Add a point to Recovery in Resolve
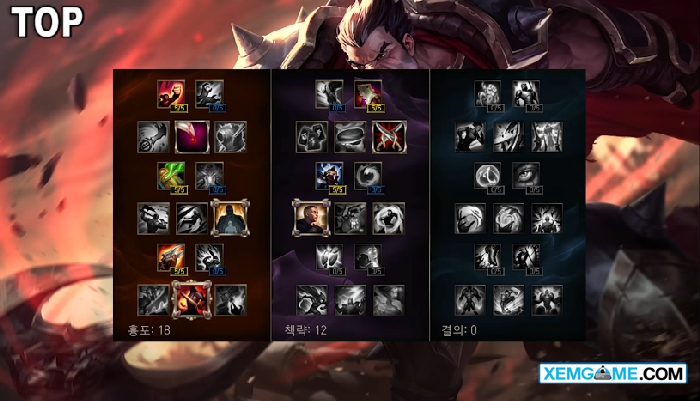 pyautogui.click(x=487, y=94)
